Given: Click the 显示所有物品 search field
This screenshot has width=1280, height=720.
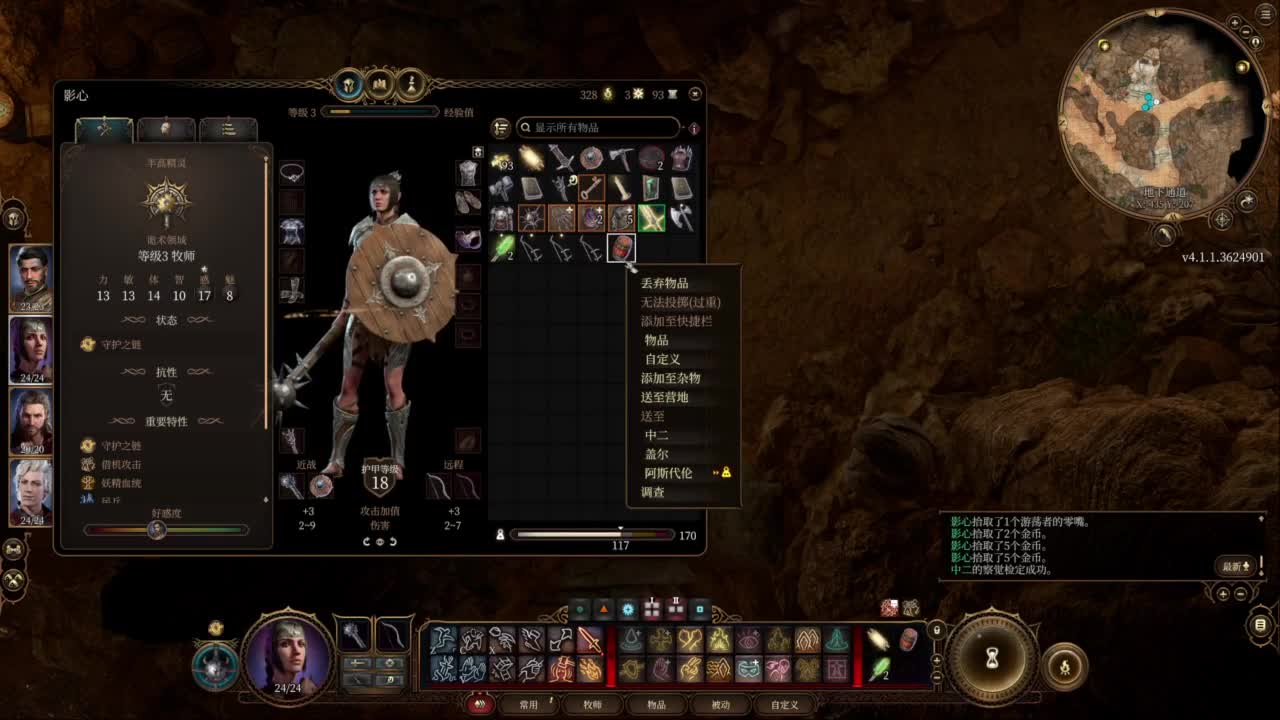Looking at the screenshot, I should [598, 128].
